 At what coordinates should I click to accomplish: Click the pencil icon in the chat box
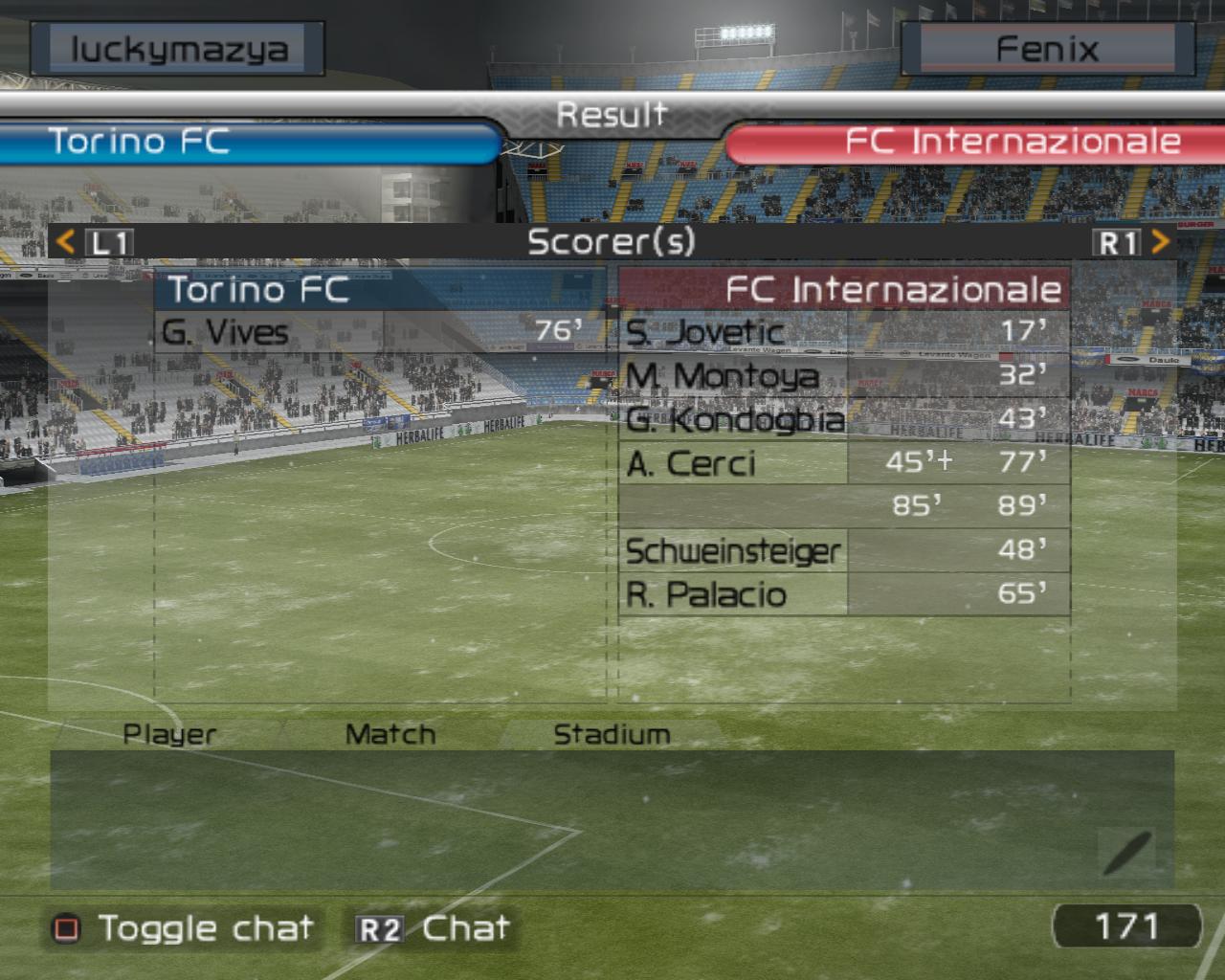(x=1127, y=852)
